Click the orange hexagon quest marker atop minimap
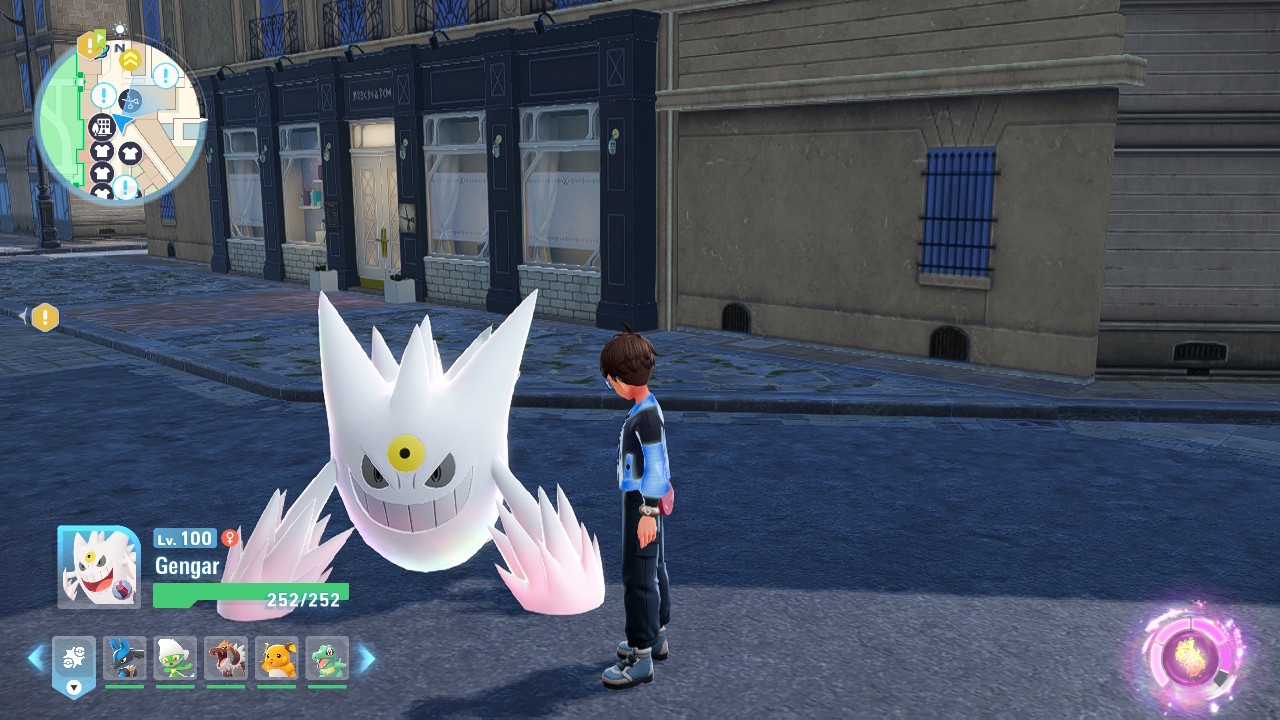This screenshot has height=720, width=1280. pos(90,44)
